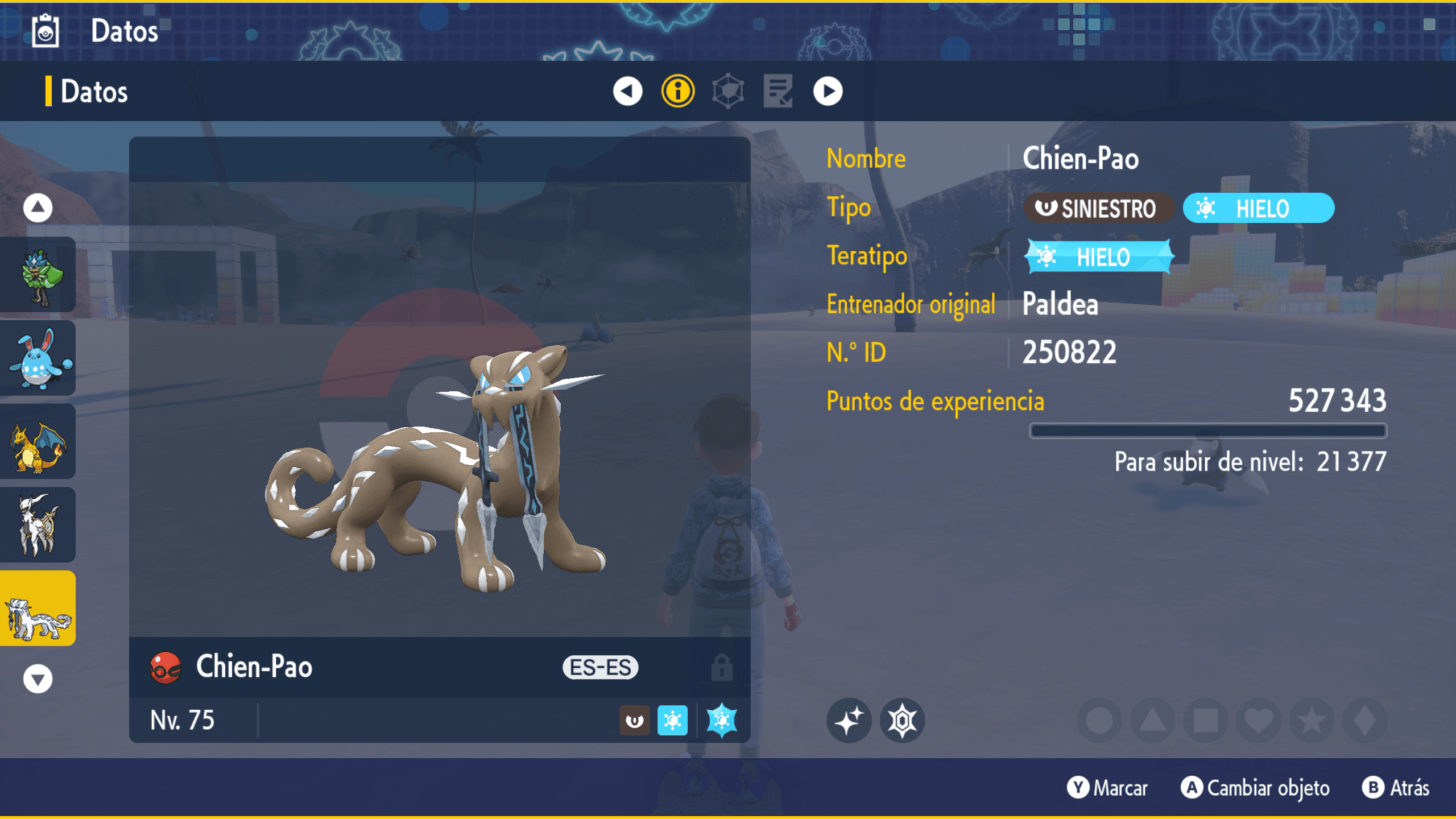1456x819 pixels.
Task: Click the Cambiar objeto option
Action: 1256,788
